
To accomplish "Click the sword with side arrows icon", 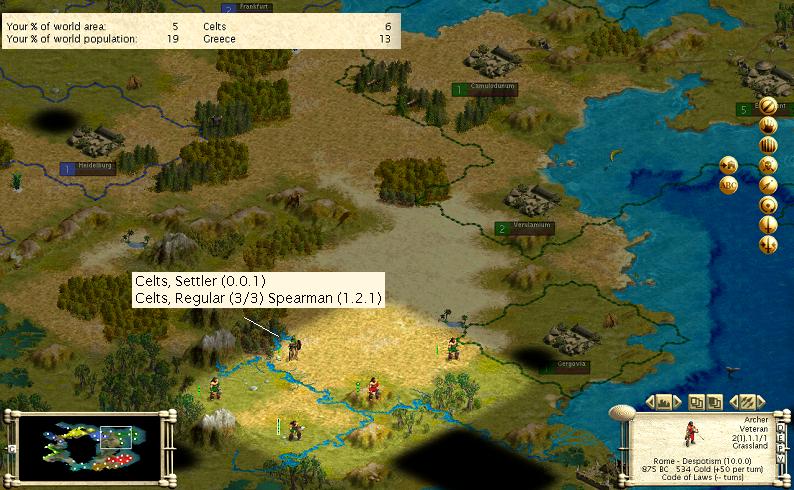I will [769, 243].
